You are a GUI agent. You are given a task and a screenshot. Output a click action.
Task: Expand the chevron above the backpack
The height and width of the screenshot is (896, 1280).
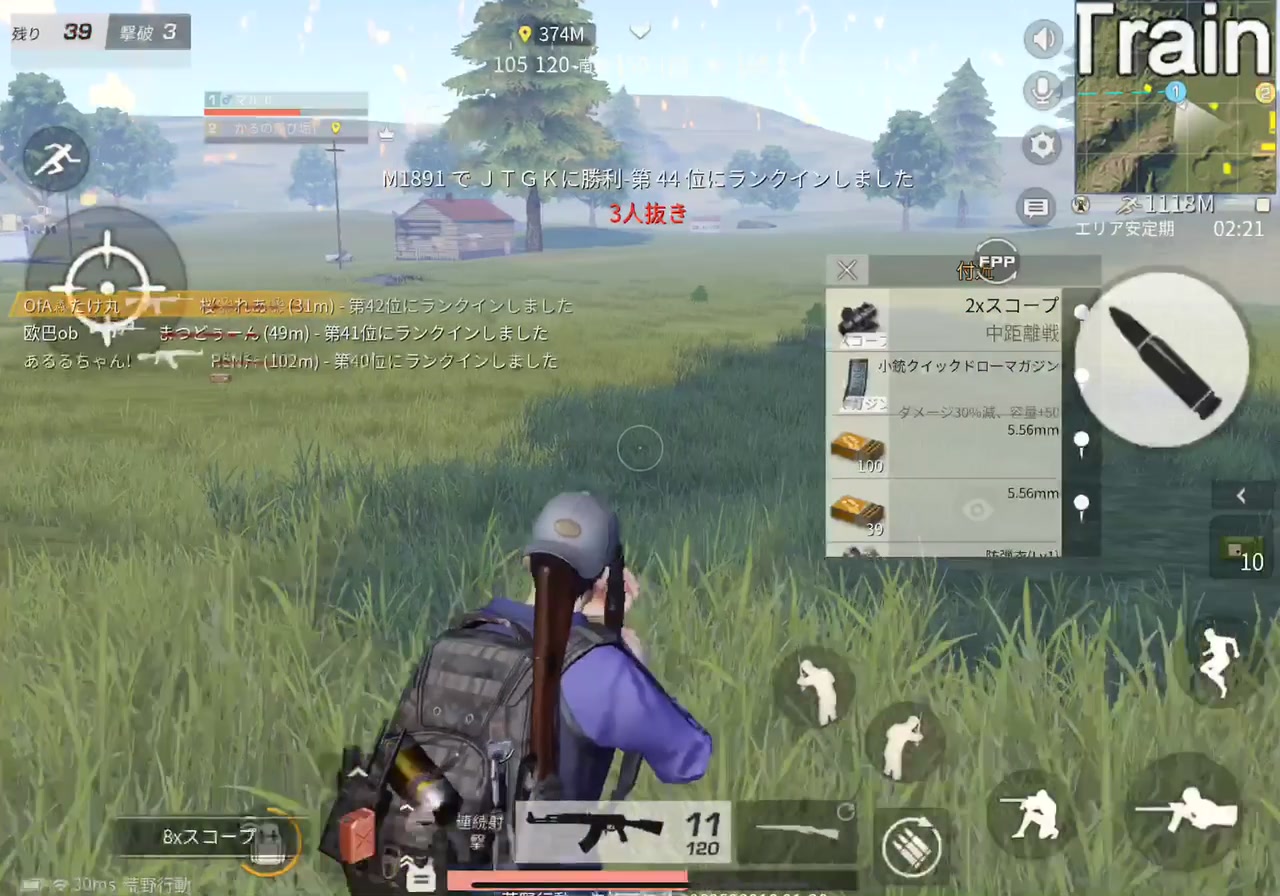click(358, 772)
